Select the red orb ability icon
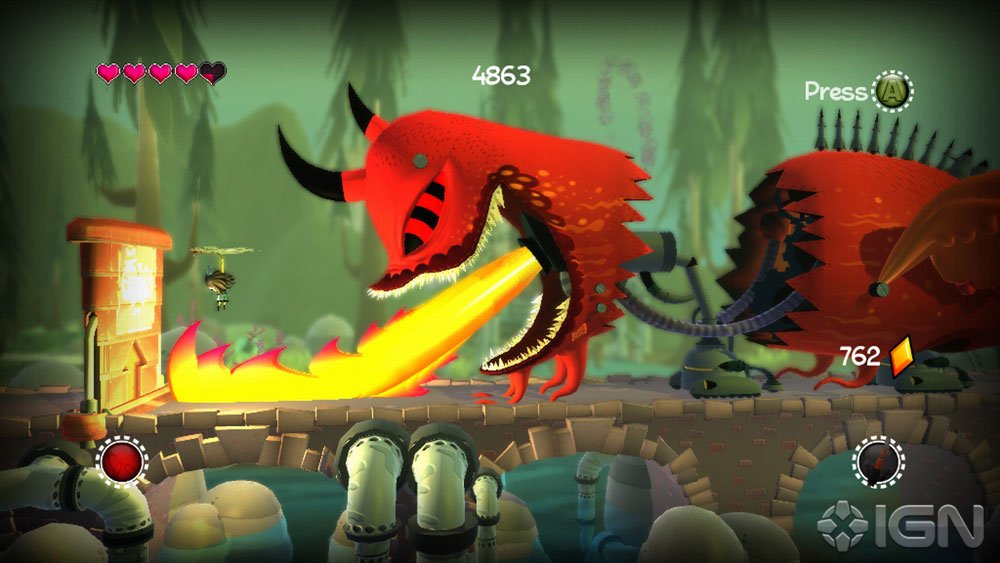The width and height of the screenshot is (1000, 563). click(x=123, y=462)
